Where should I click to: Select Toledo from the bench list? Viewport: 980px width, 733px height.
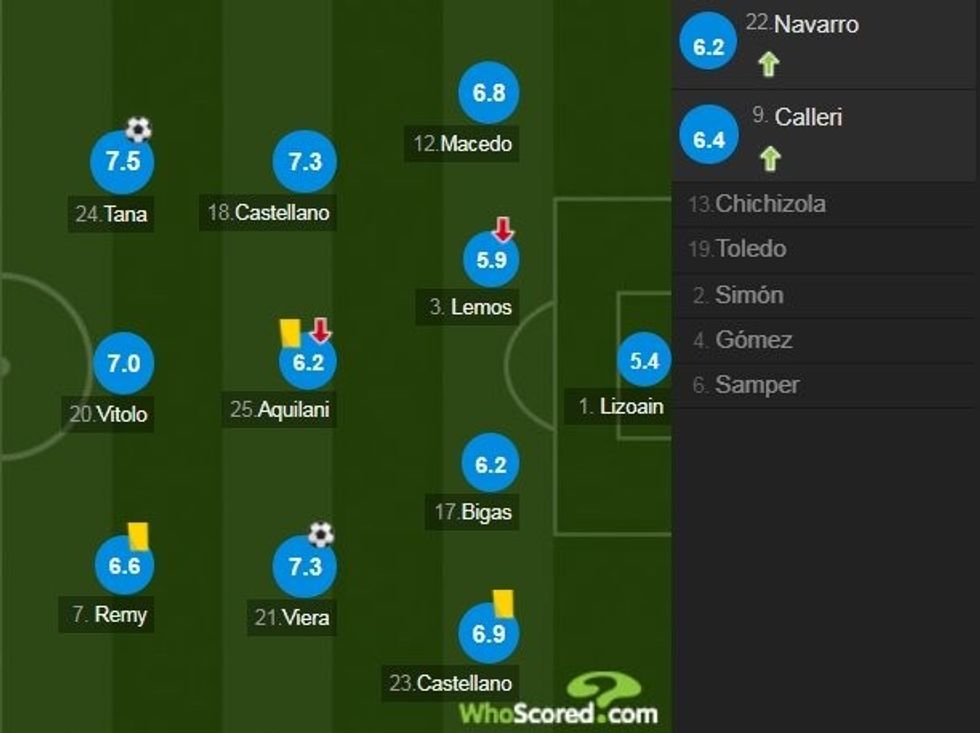[825, 249]
